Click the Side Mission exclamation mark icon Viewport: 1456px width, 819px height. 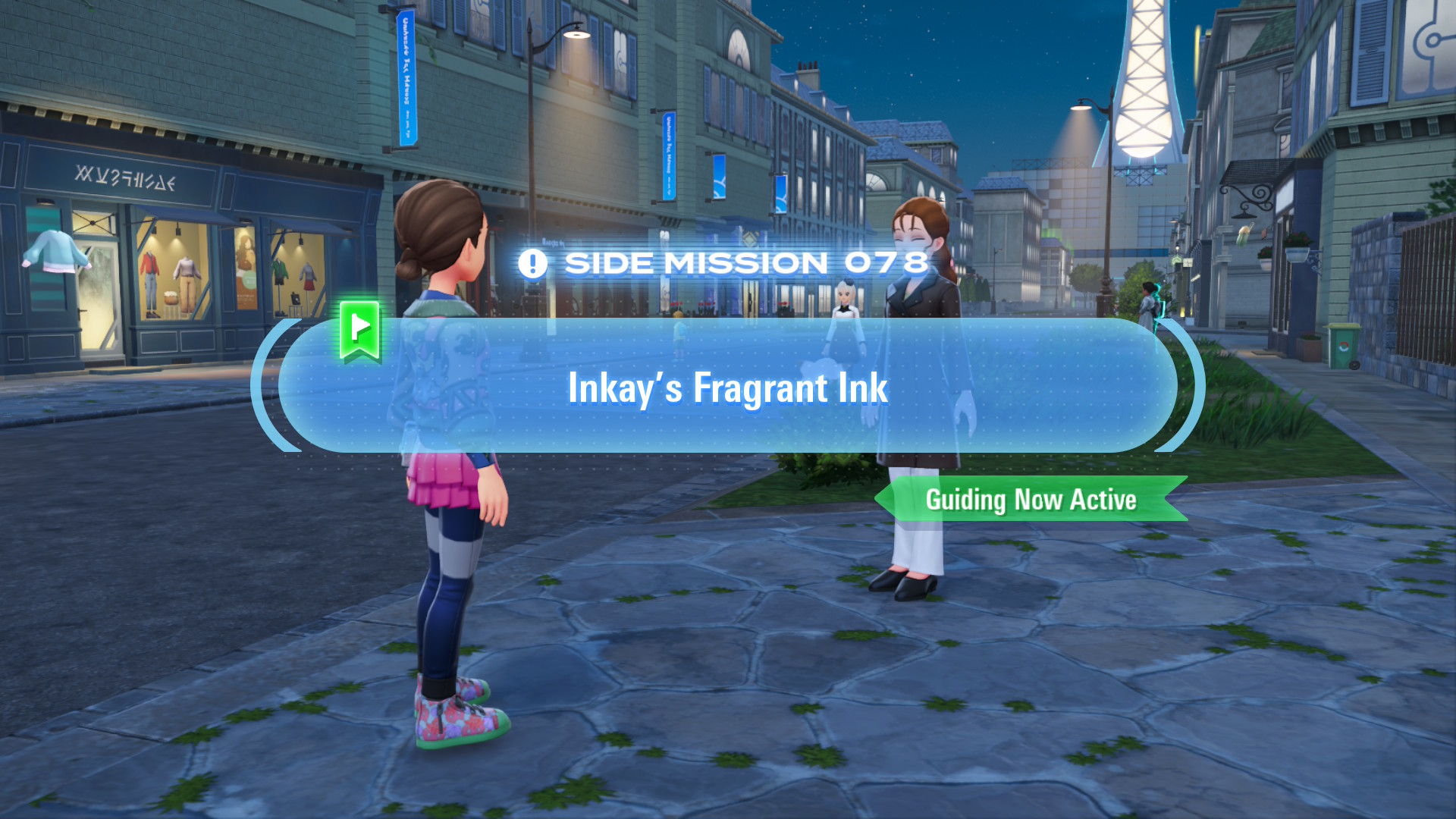[532, 264]
